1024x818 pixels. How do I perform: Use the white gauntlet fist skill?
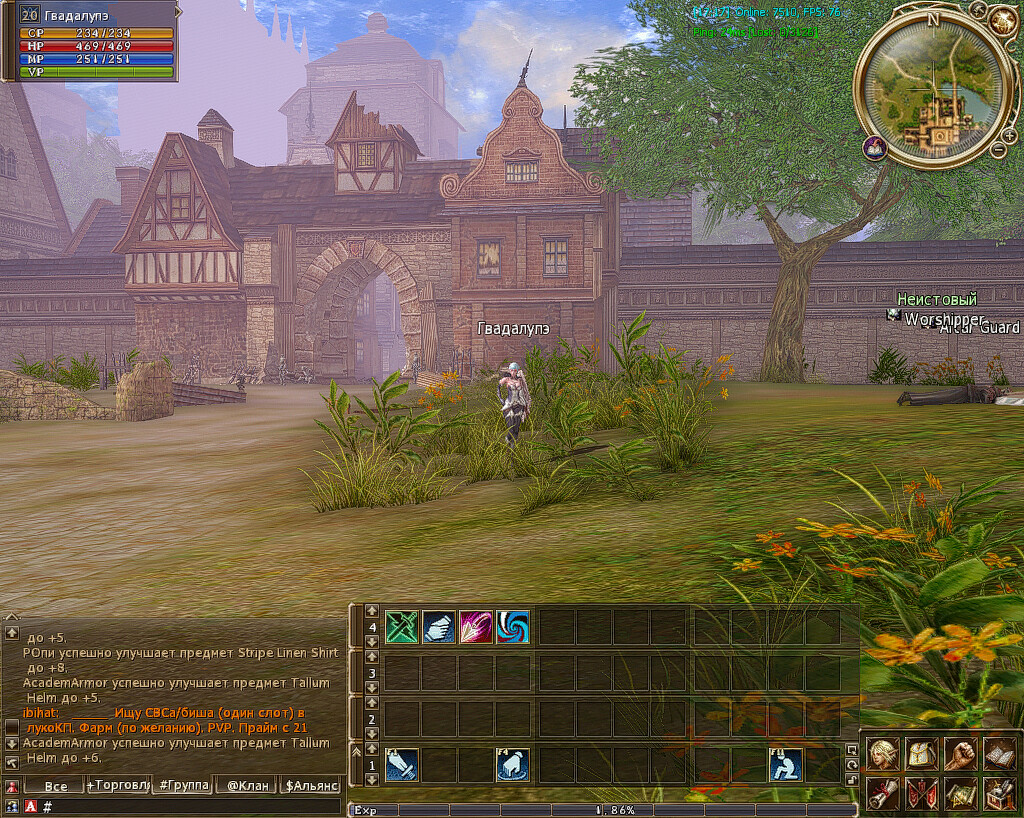pyautogui.click(x=438, y=627)
